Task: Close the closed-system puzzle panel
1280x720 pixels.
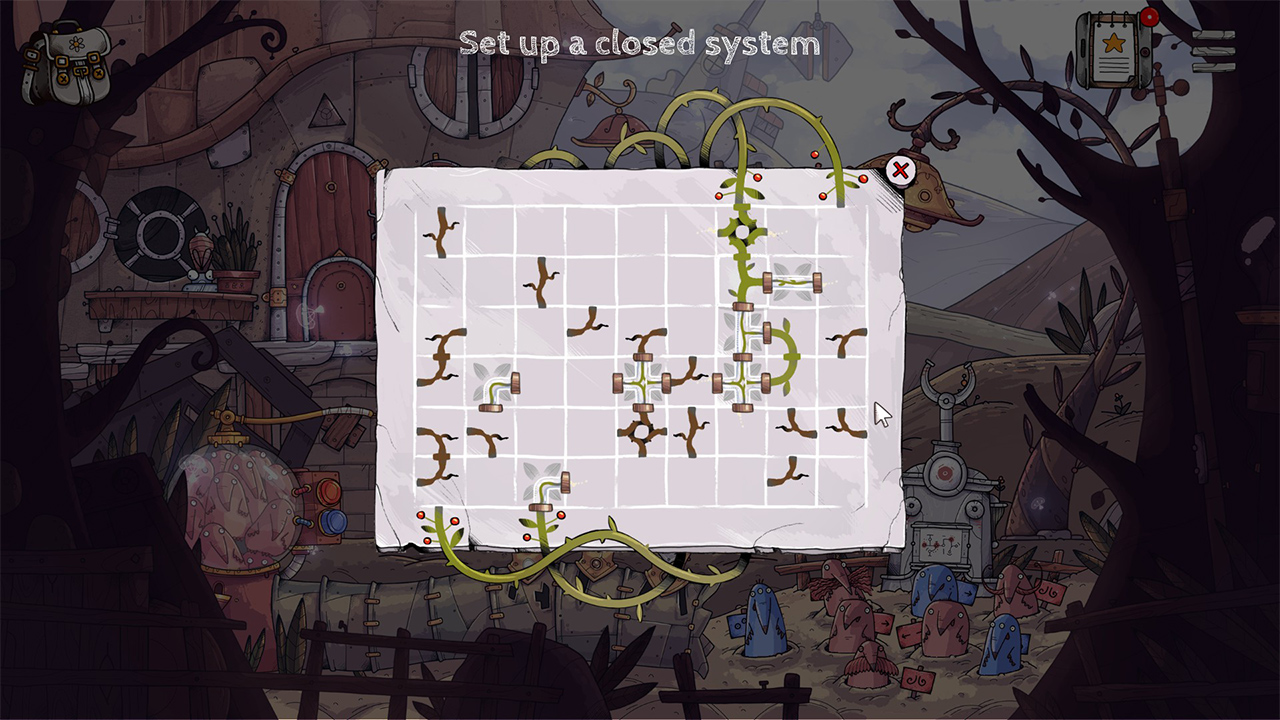Action: (x=900, y=172)
